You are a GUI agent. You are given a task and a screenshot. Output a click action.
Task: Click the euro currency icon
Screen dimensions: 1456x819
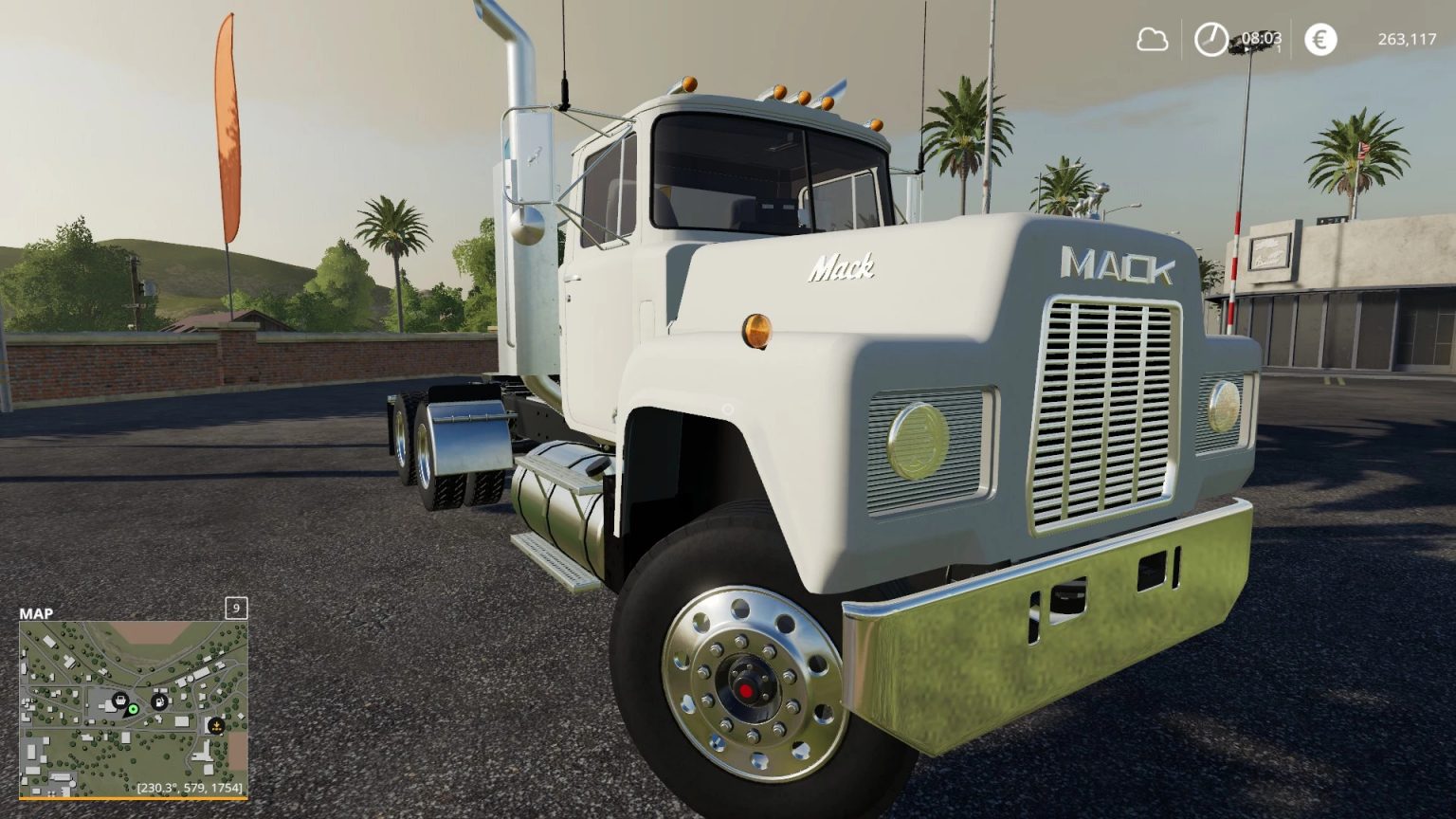click(x=1319, y=40)
